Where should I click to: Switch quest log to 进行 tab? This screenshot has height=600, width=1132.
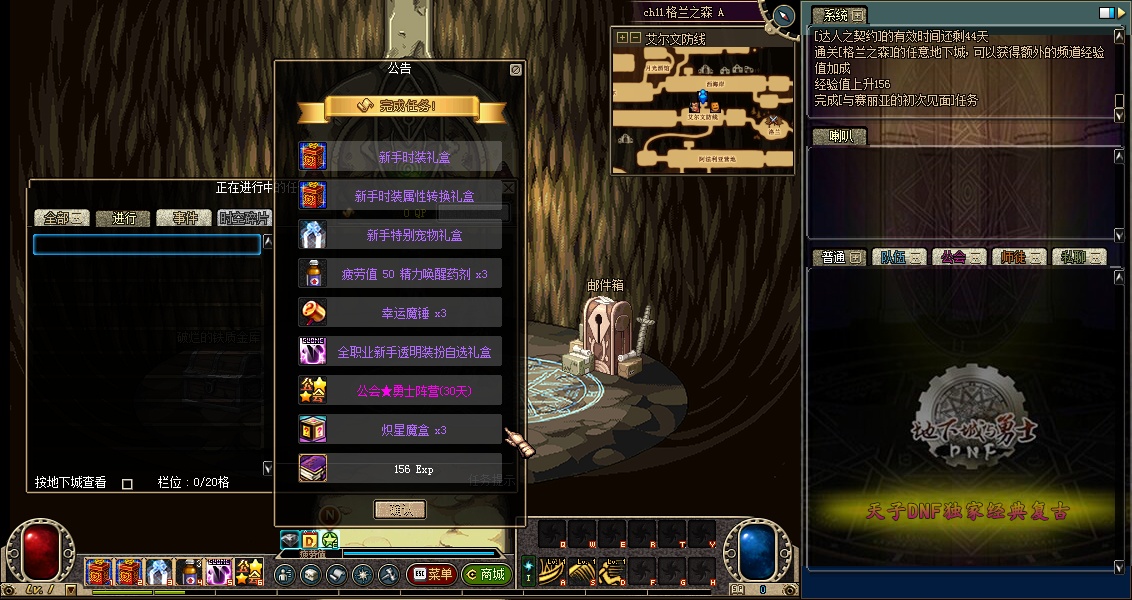(125, 218)
